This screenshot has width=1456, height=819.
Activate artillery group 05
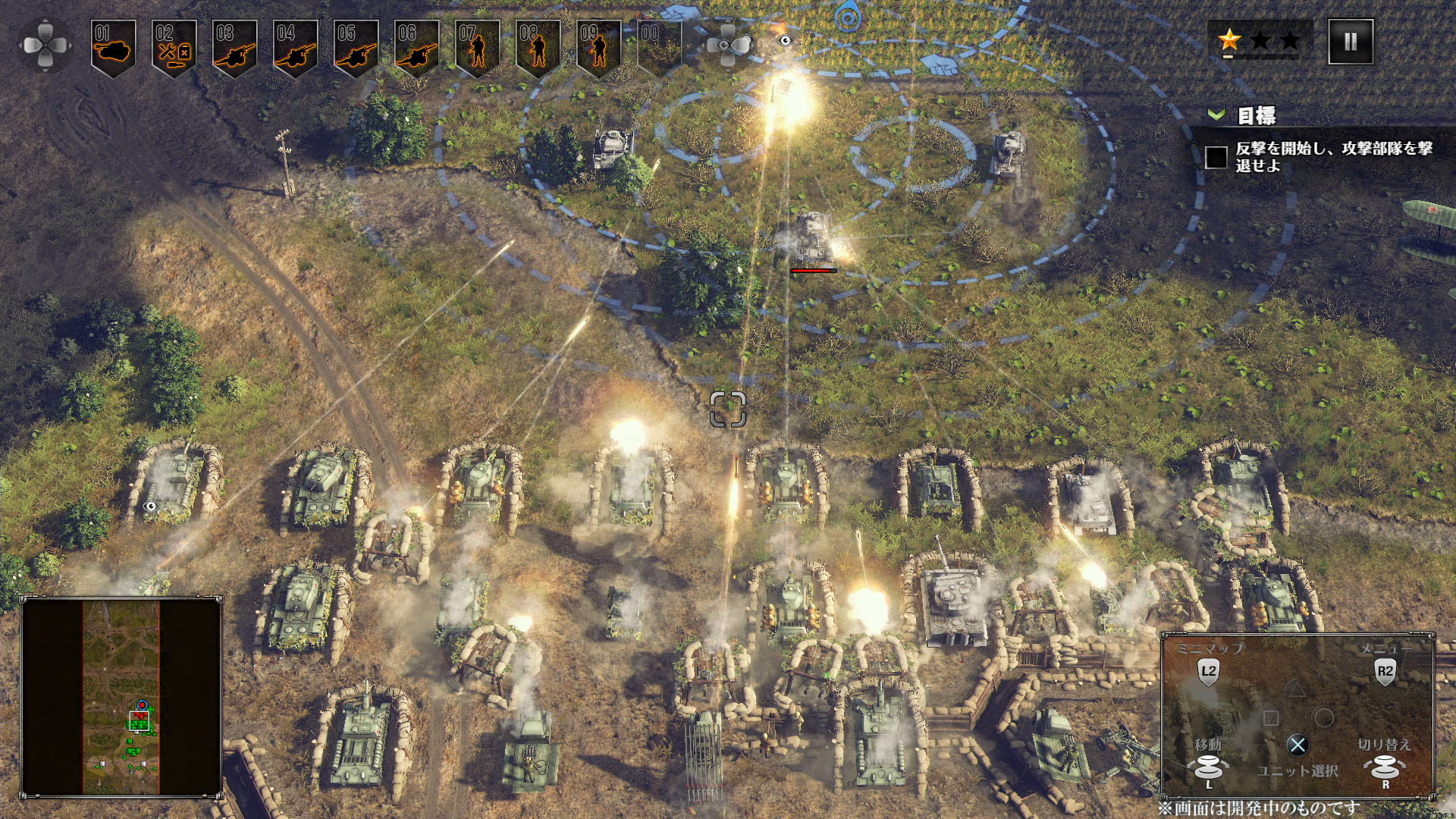click(356, 48)
